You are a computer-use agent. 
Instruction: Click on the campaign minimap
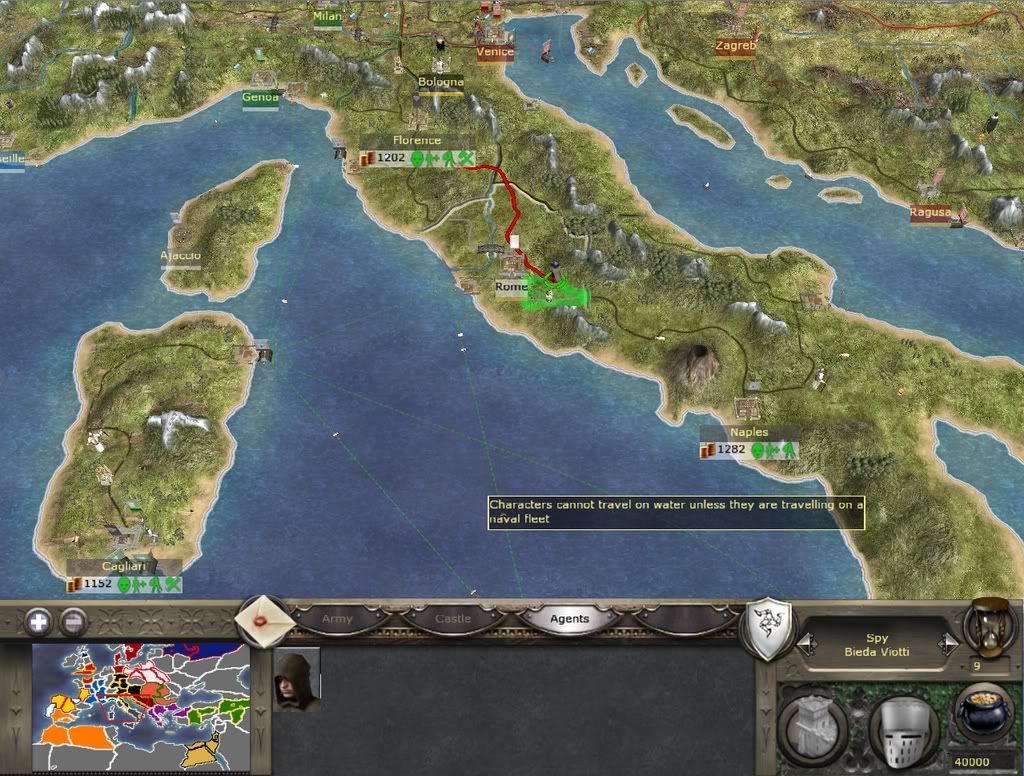pyautogui.click(x=140, y=708)
